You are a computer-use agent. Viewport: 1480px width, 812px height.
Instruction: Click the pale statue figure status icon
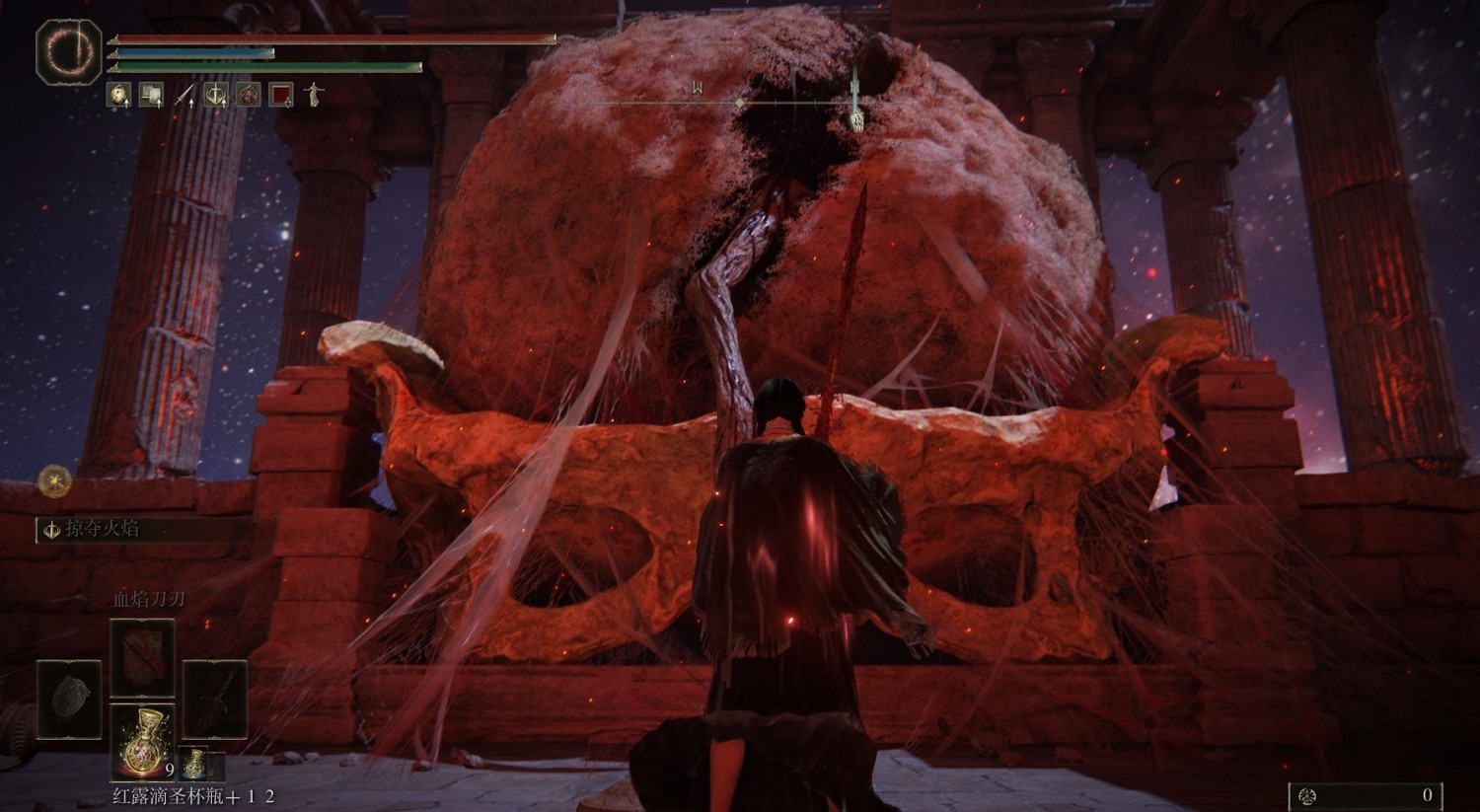click(x=314, y=95)
